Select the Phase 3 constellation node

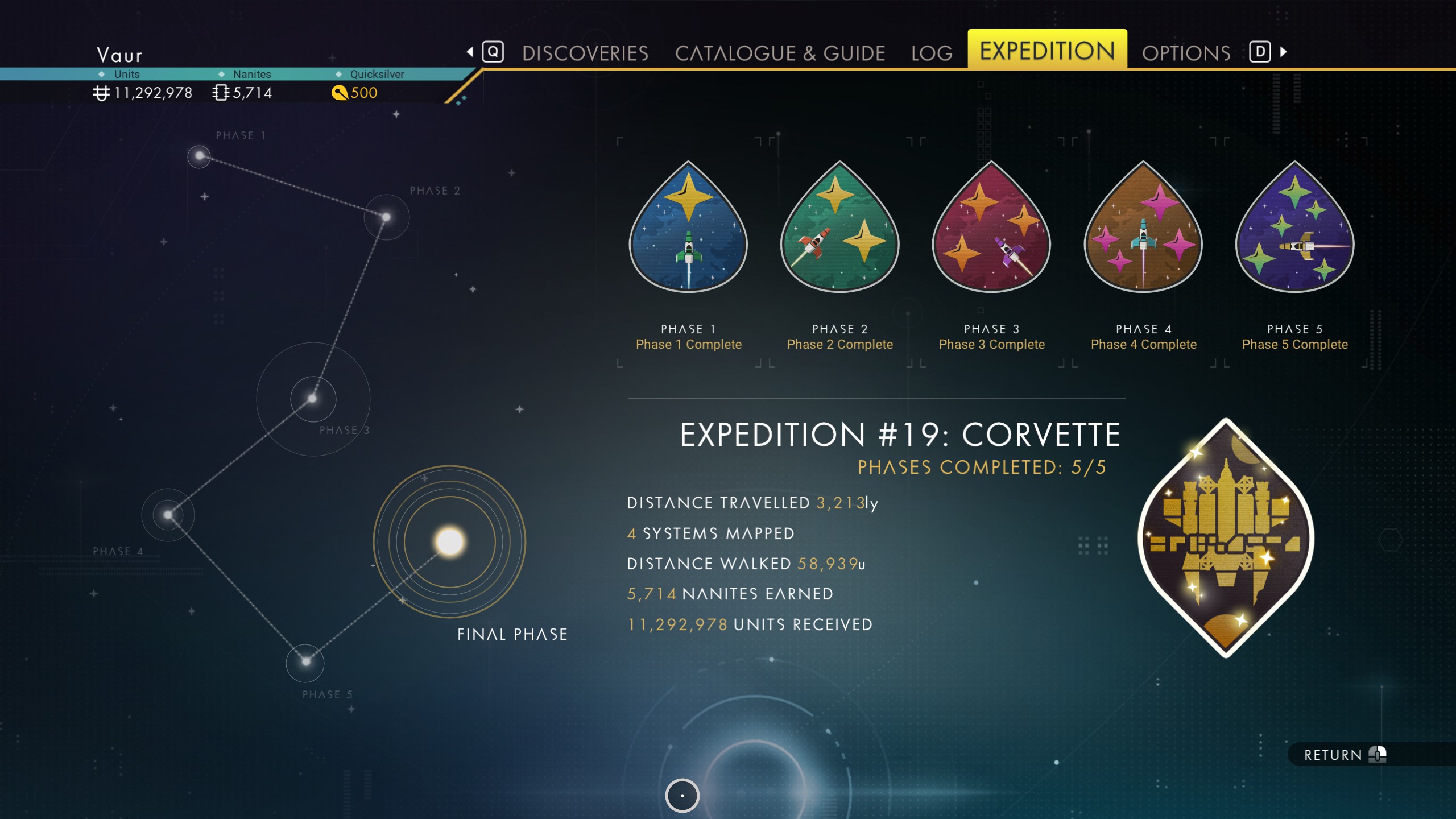point(312,398)
